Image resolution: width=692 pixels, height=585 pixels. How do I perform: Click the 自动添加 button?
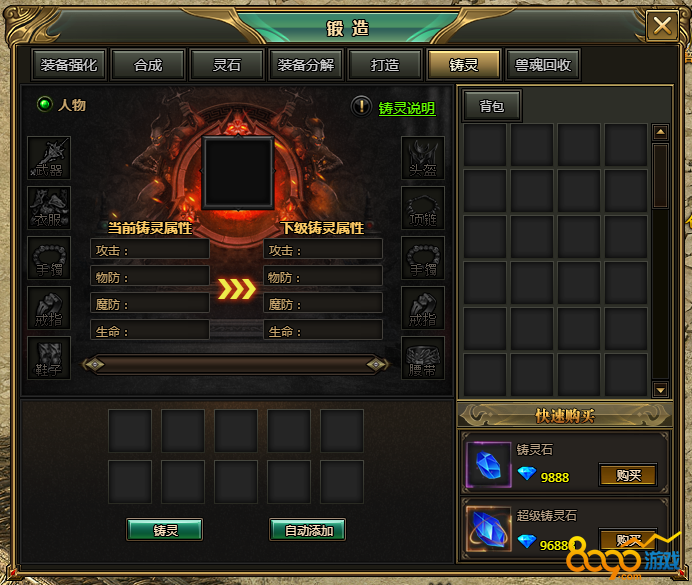308,530
